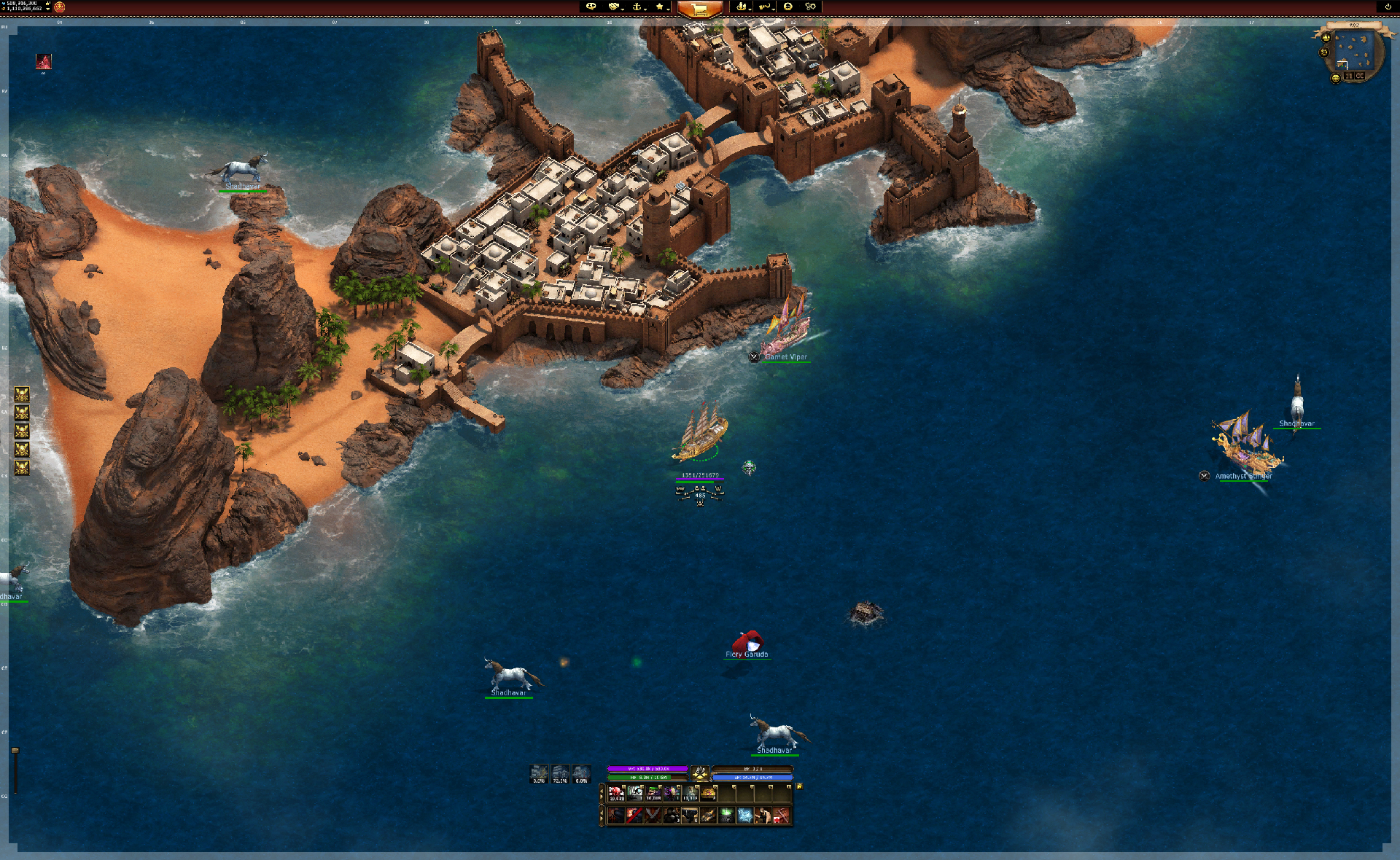Select the crosshair attack skill in the hotbar
The height and width of the screenshot is (860, 1400).
617,813
